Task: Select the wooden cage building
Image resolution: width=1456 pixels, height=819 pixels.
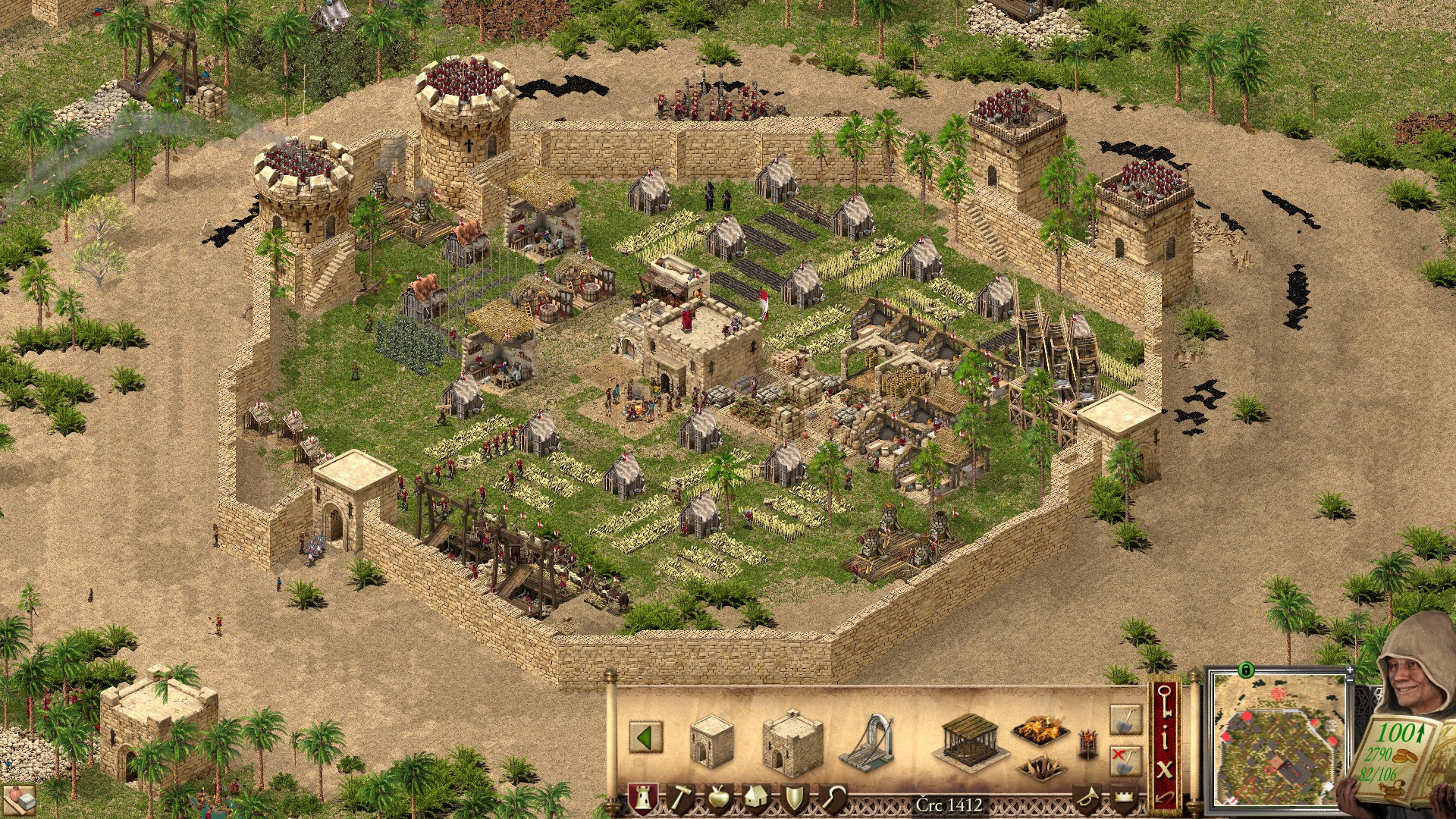Action: click(x=971, y=738)
